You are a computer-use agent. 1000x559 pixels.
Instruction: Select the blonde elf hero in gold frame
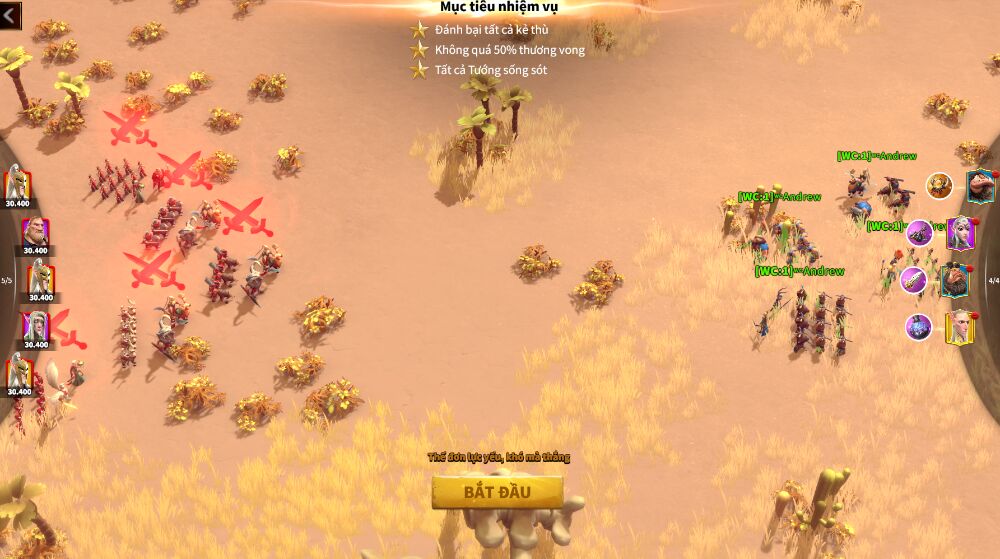pyautogui.click(x=959, y=327)
